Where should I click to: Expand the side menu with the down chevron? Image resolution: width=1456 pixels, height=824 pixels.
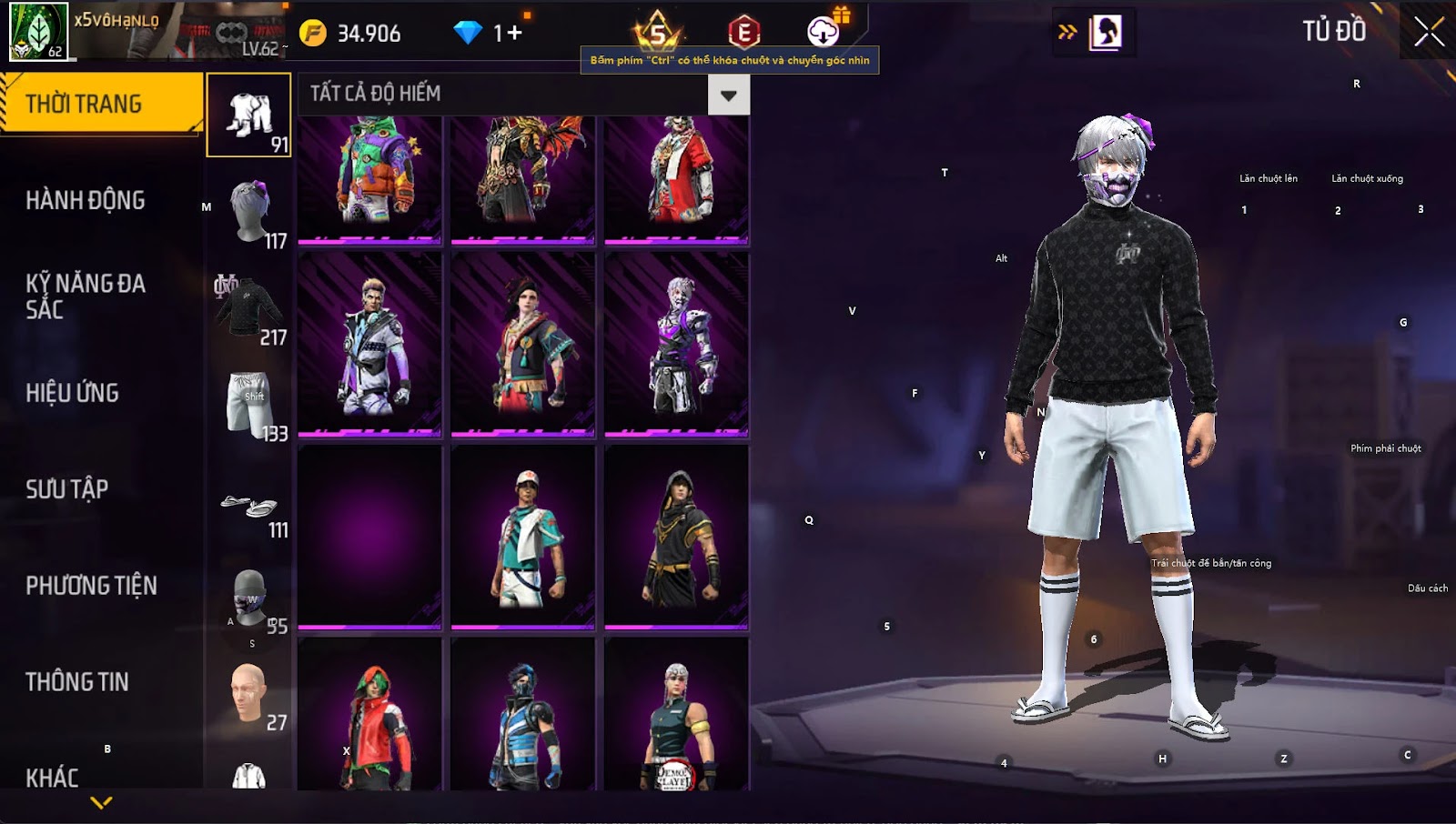click(101, 802)
